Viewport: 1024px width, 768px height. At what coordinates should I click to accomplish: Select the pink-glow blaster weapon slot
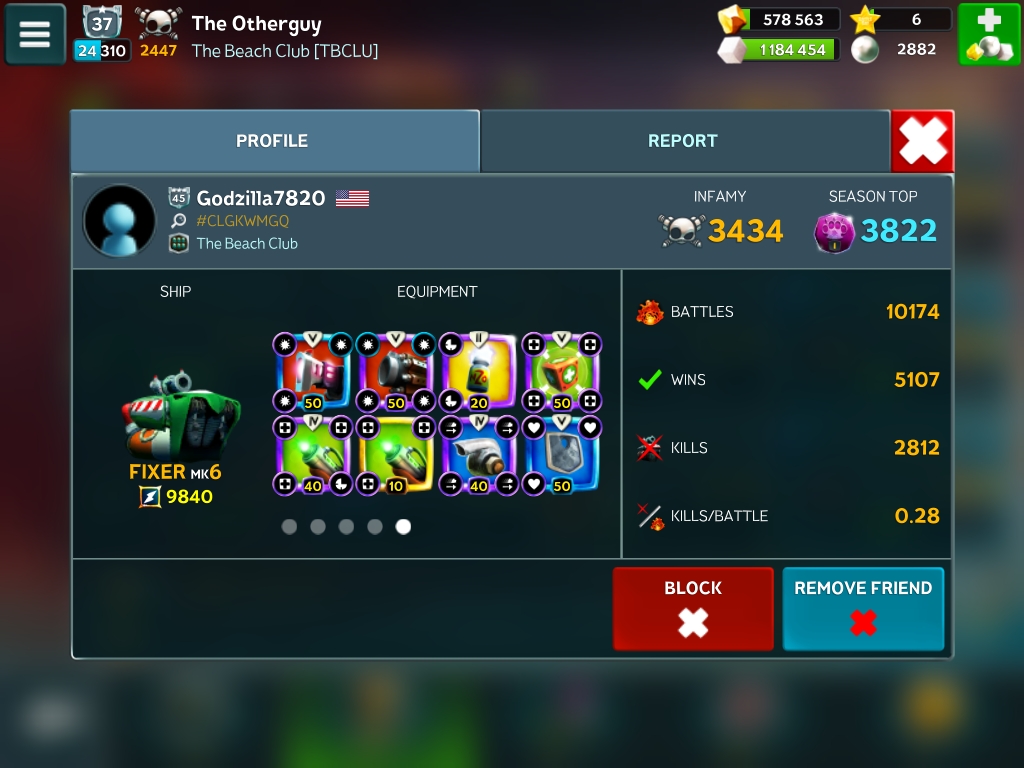(x=313, y=372)
